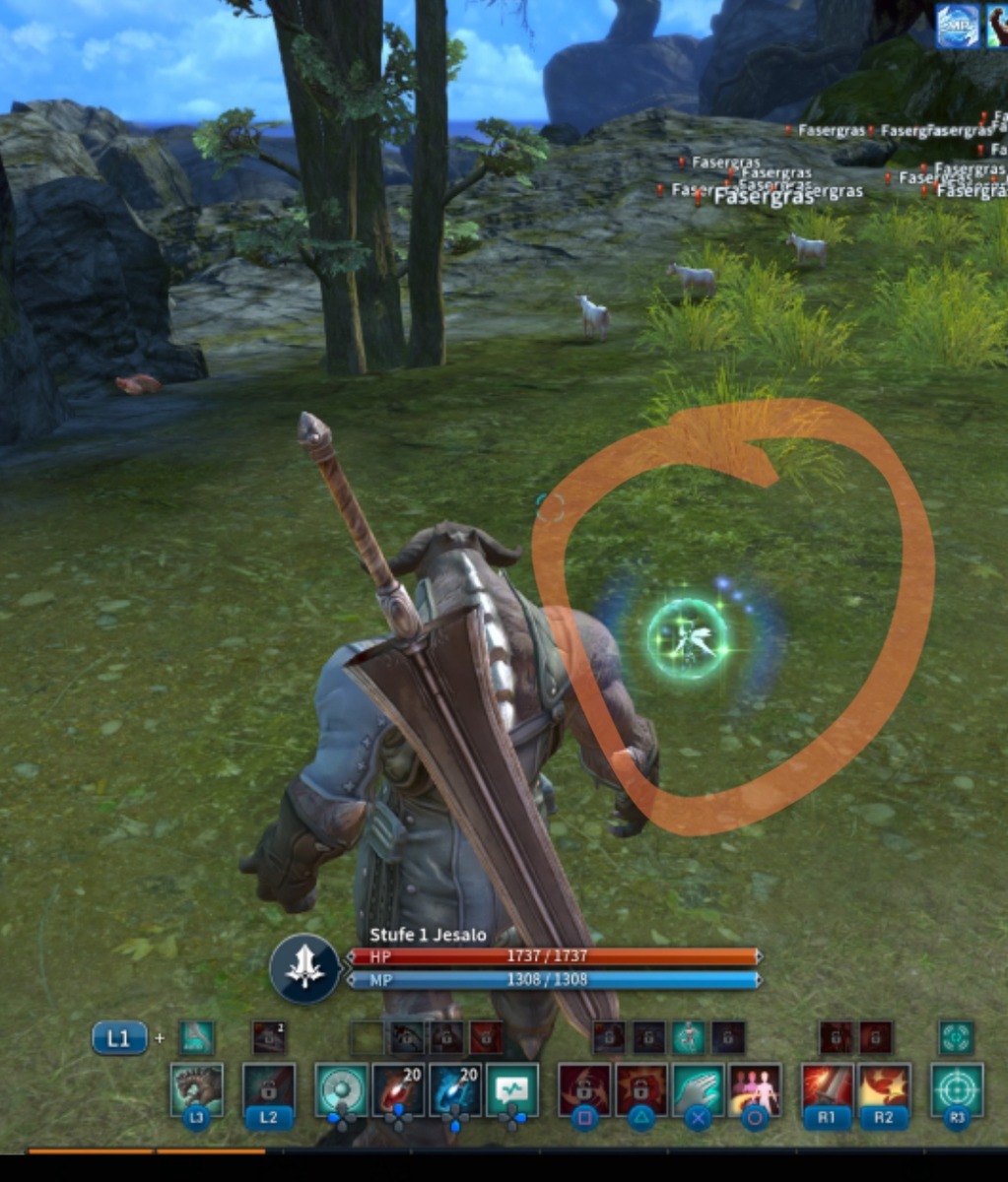This screenshot has height=1182, width=1008.
Task: Inspect the blue buff icon at top right
Action: coord(957,26)
